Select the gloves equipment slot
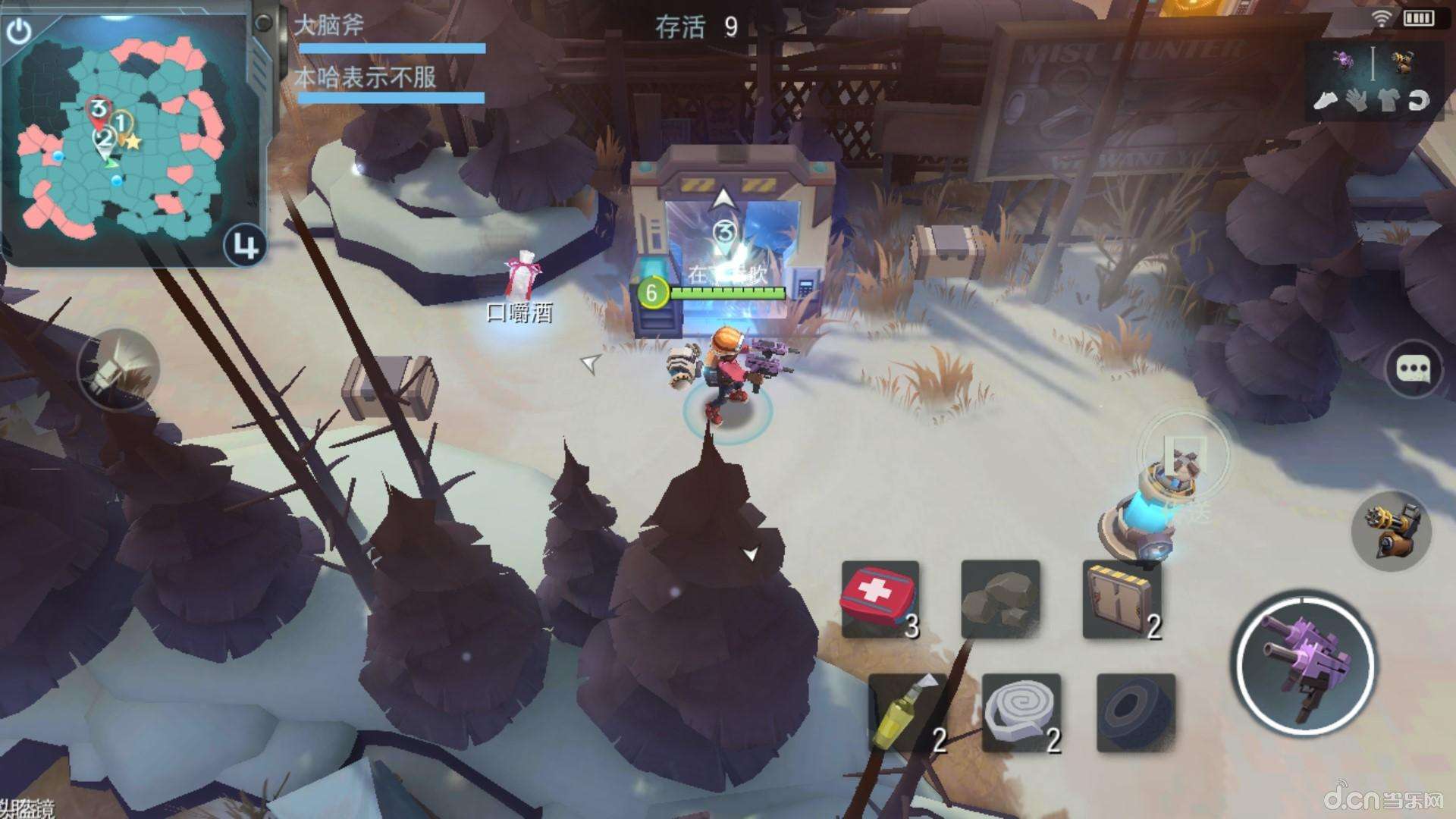This screenshot has height=819, width=1456. [x=1357, y=99]
